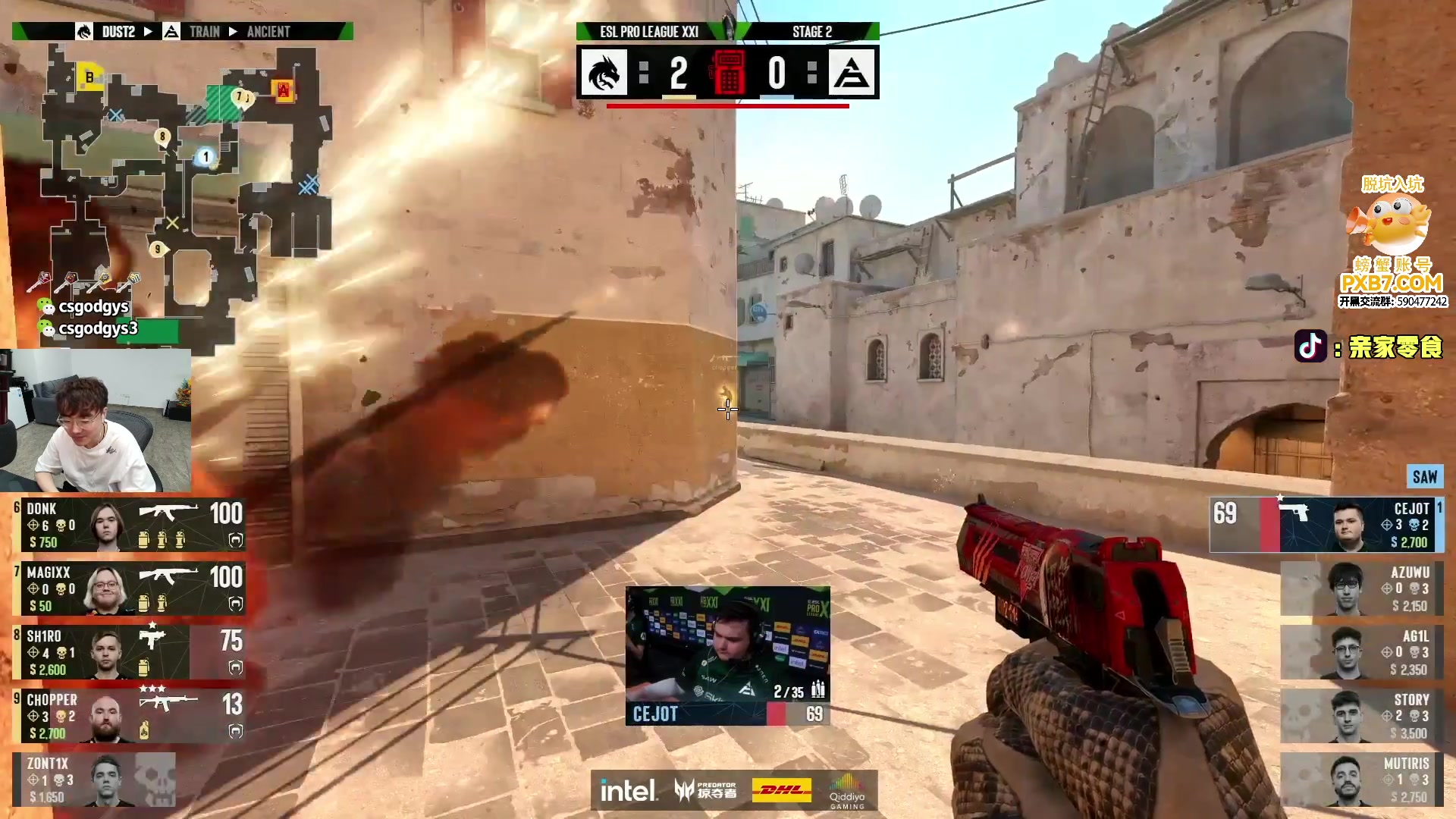Select AZUWU's player card
This screenshot has height=819, width=1456.
[x=1361, y=588]
